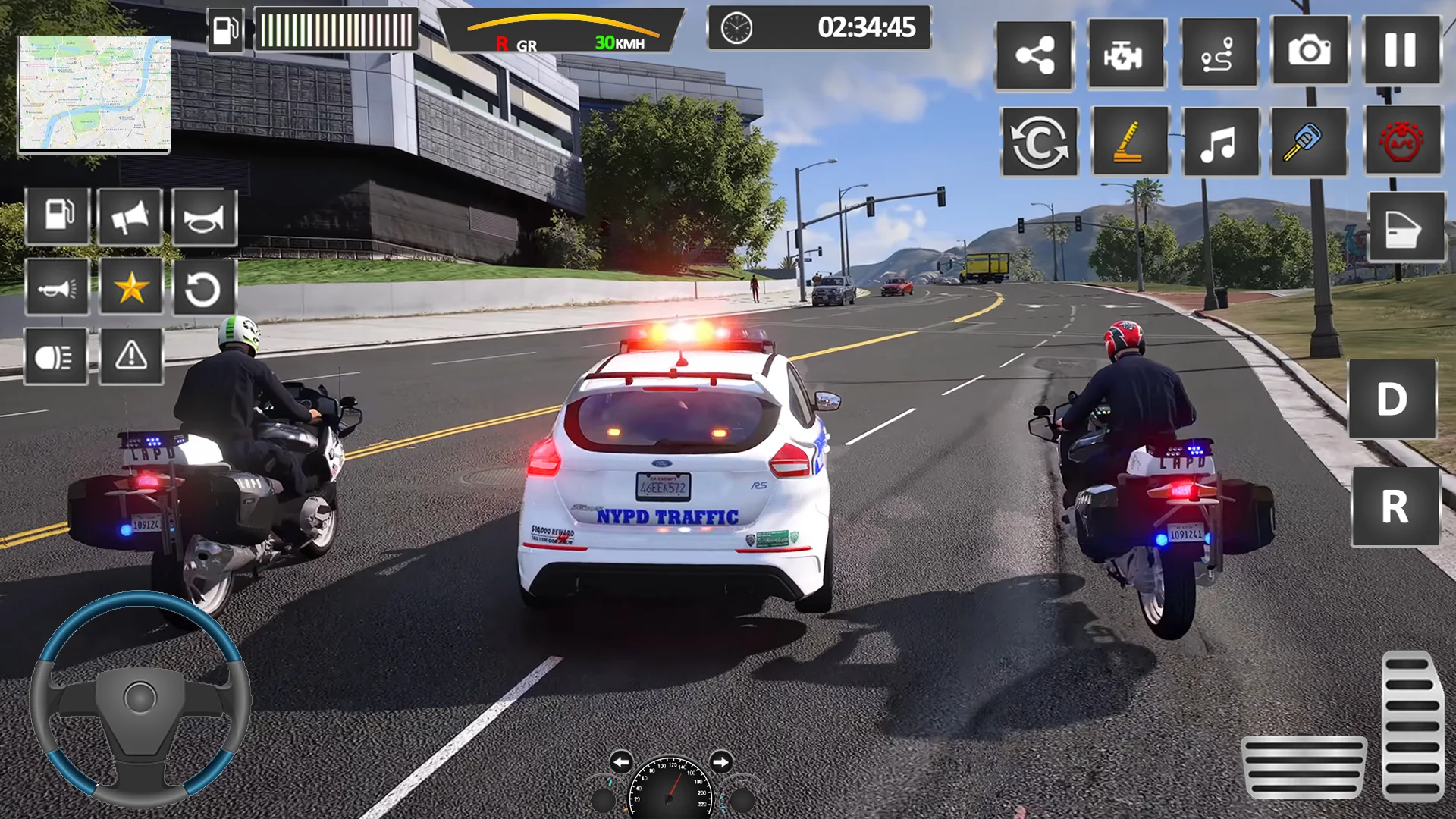1456x819 pixels.
Task: Open the route waypoint button
Action: click(1219, 54)
